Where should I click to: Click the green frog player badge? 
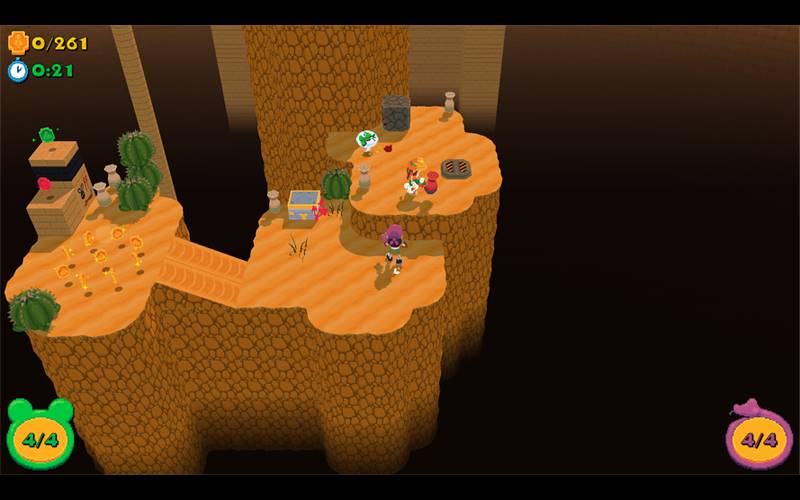point(40,435)
